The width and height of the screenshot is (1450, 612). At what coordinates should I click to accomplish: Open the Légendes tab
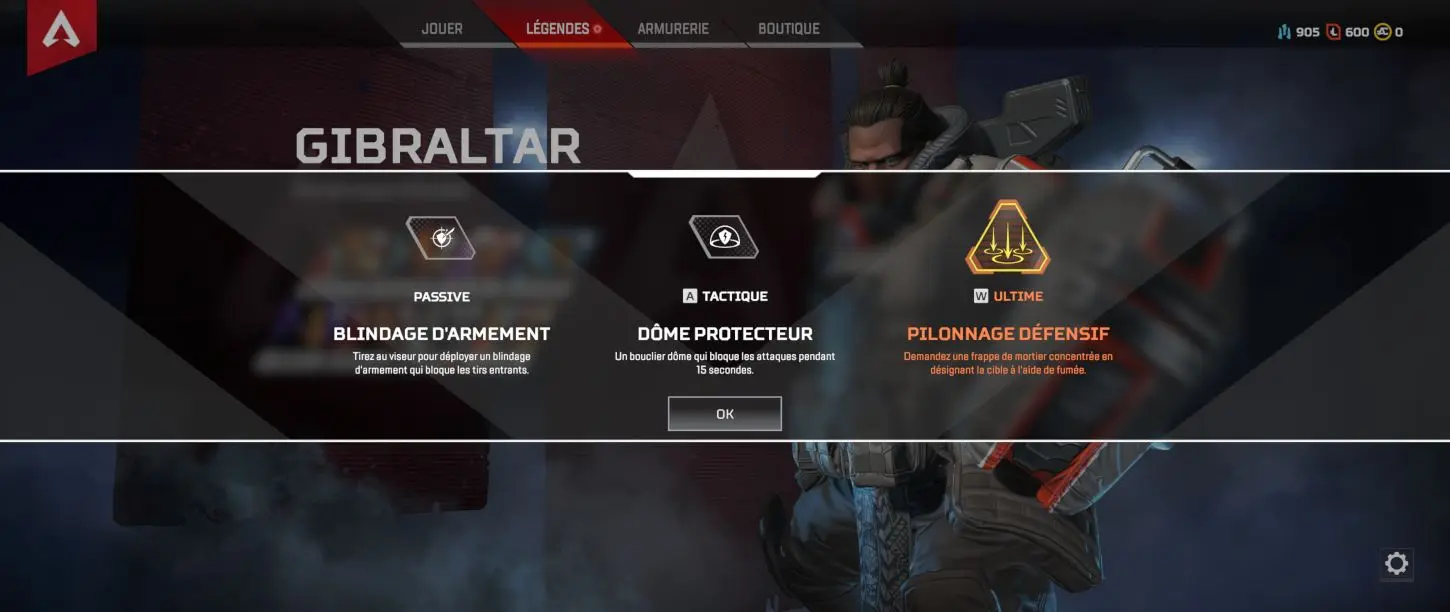[x=558, y=29]
